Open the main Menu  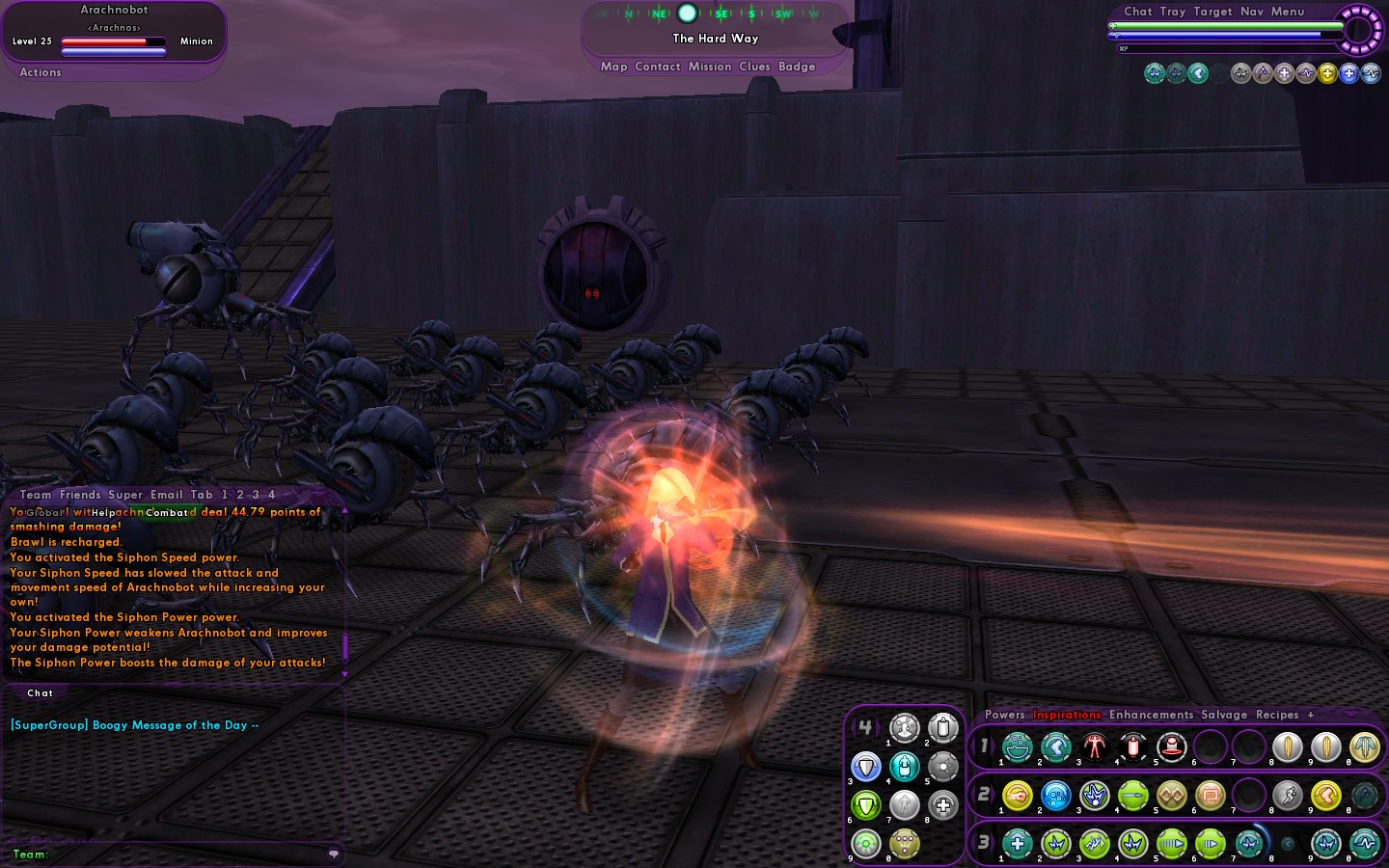point(1288,12)
